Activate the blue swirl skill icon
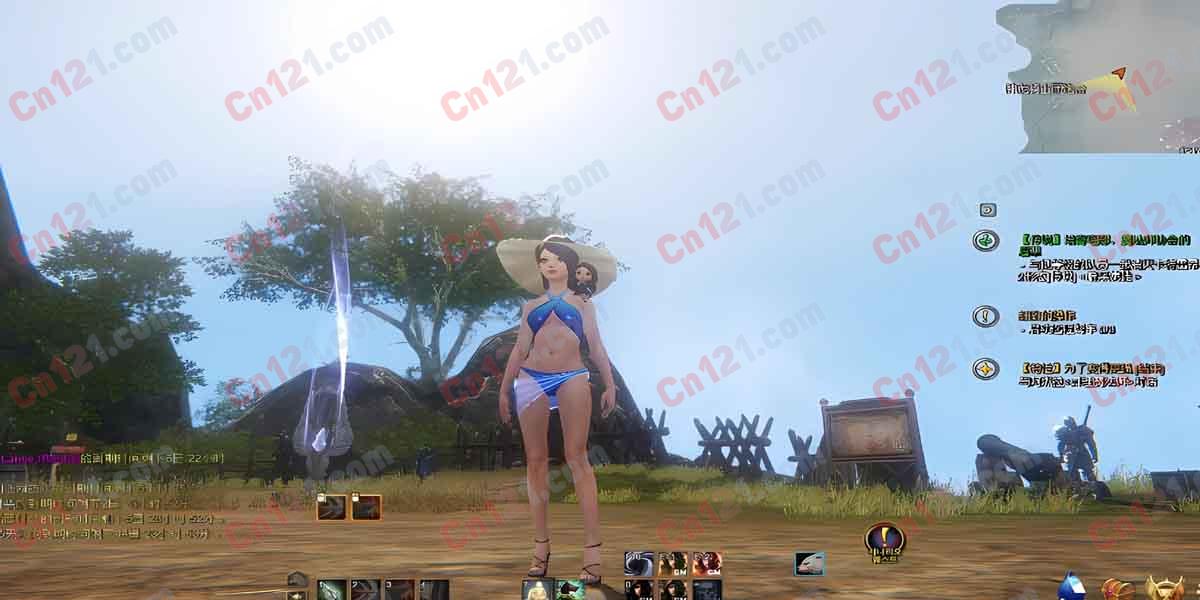The width and height of the screenshot is (1200, 600). (639, 563)
